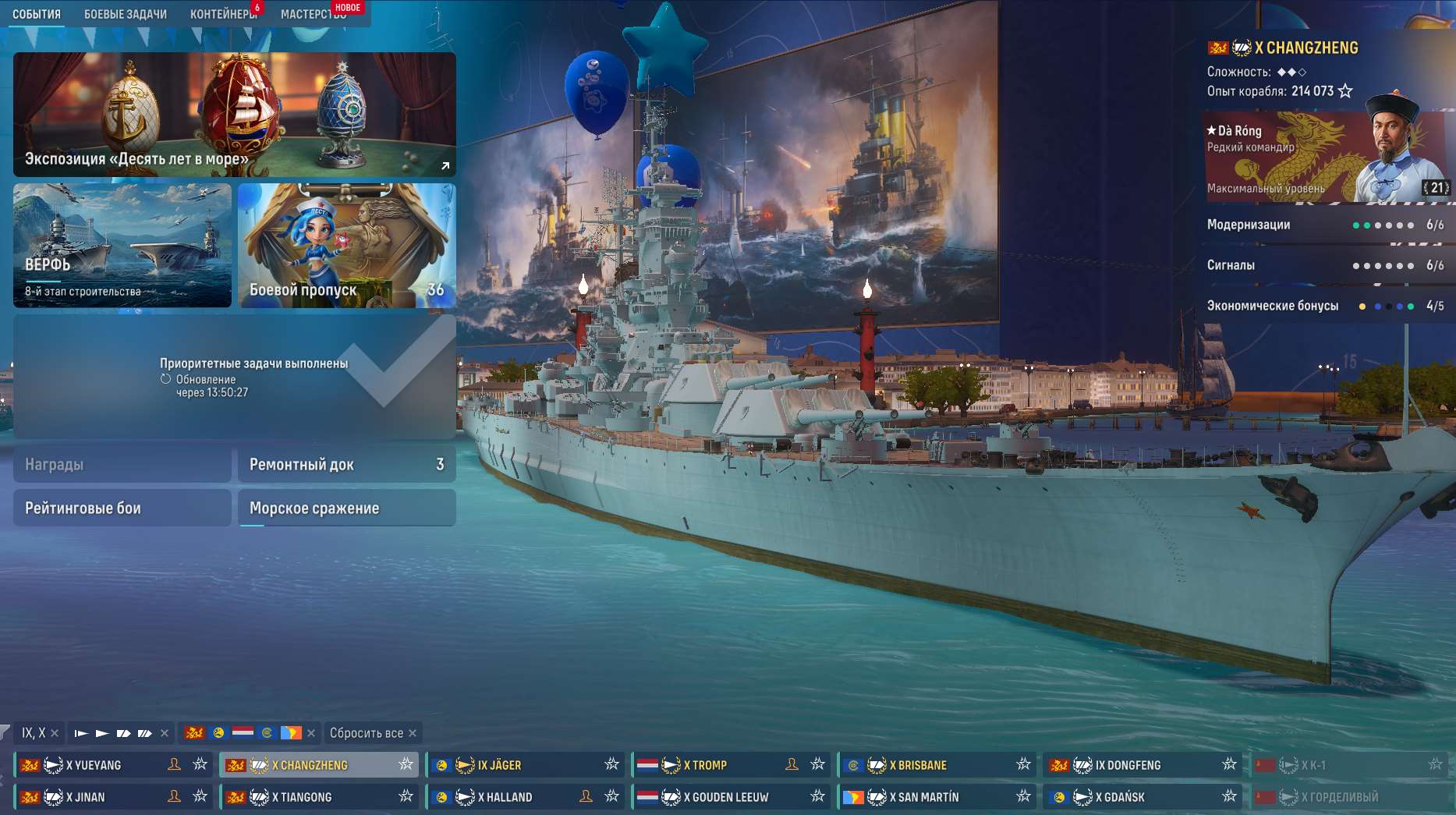Remove the ship class filter chip
Image resolution: width=1456 pixels, height=815 pixels.
click(164, 733)
